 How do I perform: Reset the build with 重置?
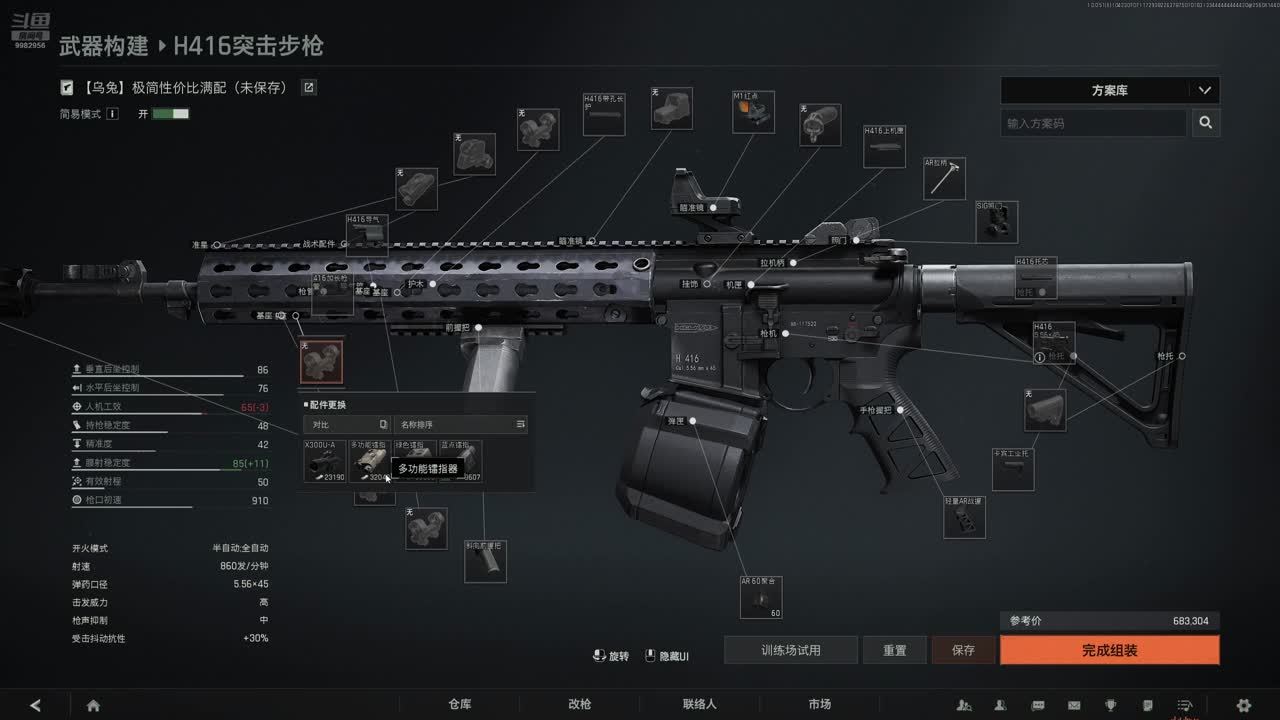895,650
